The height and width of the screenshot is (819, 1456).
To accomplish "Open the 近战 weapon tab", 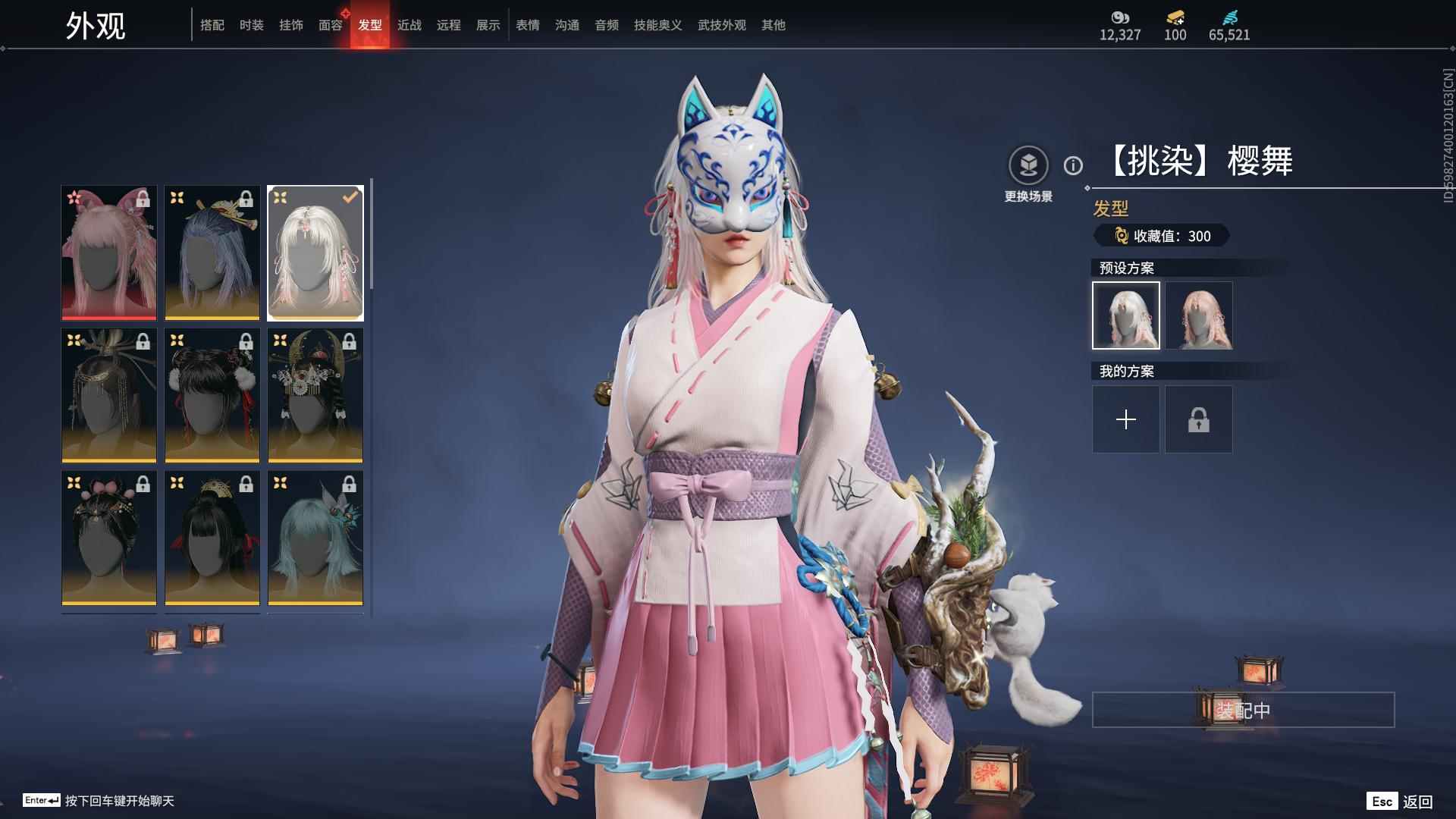I will (409, 25).
